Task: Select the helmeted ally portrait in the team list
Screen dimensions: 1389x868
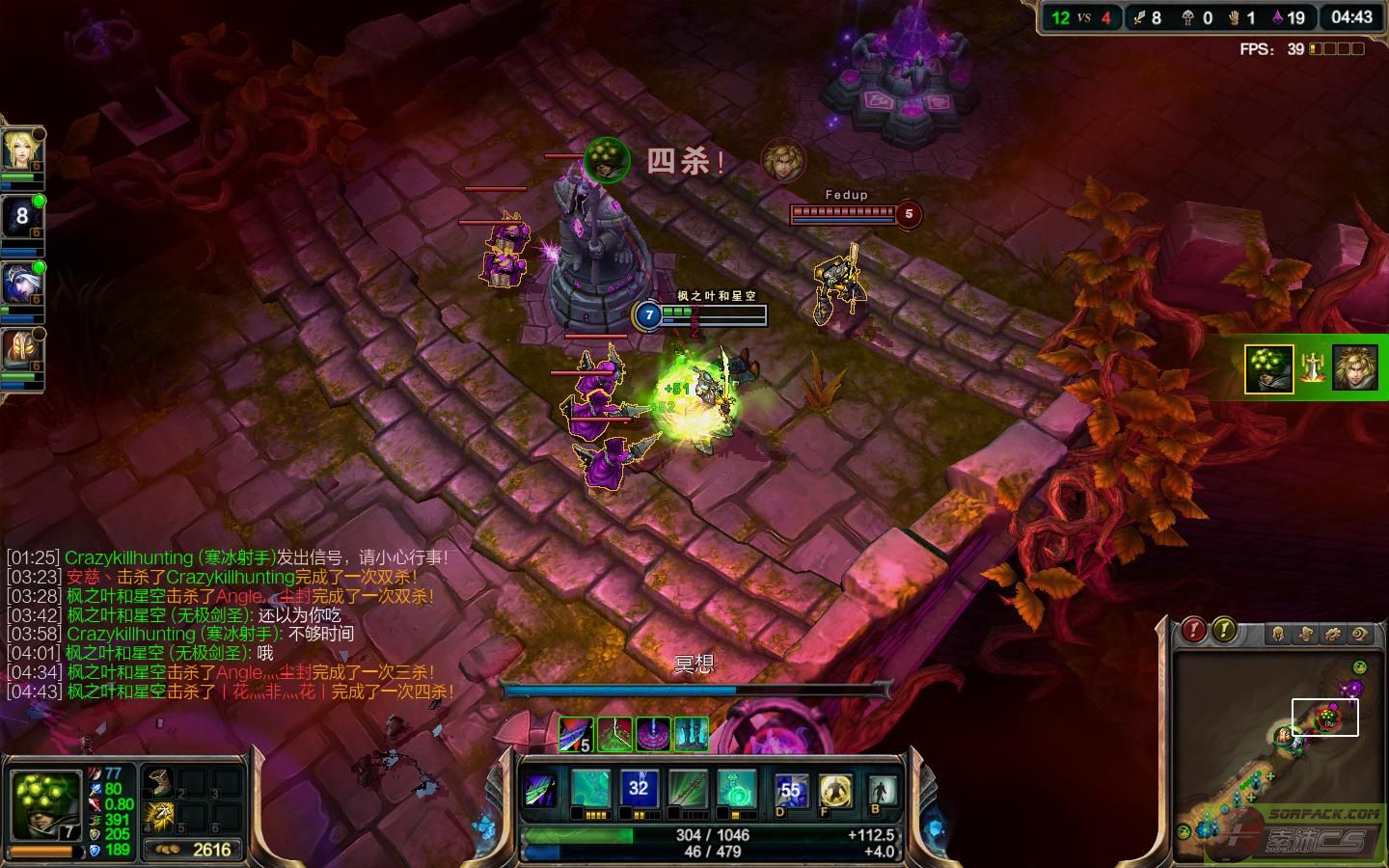Action: coord(19,350)
